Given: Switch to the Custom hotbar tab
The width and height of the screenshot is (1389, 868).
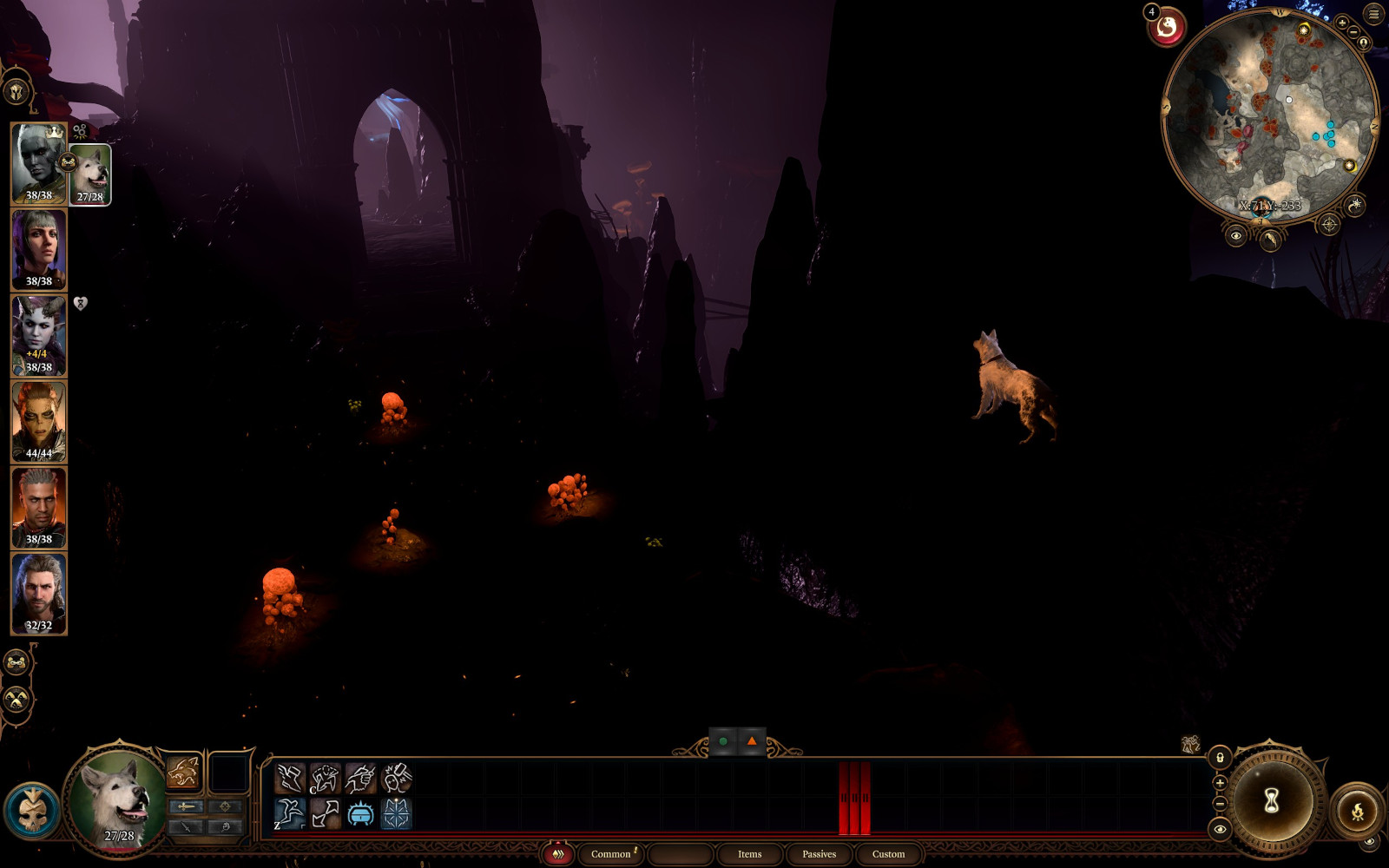Looking at the screenshot, I should (888, 854).
